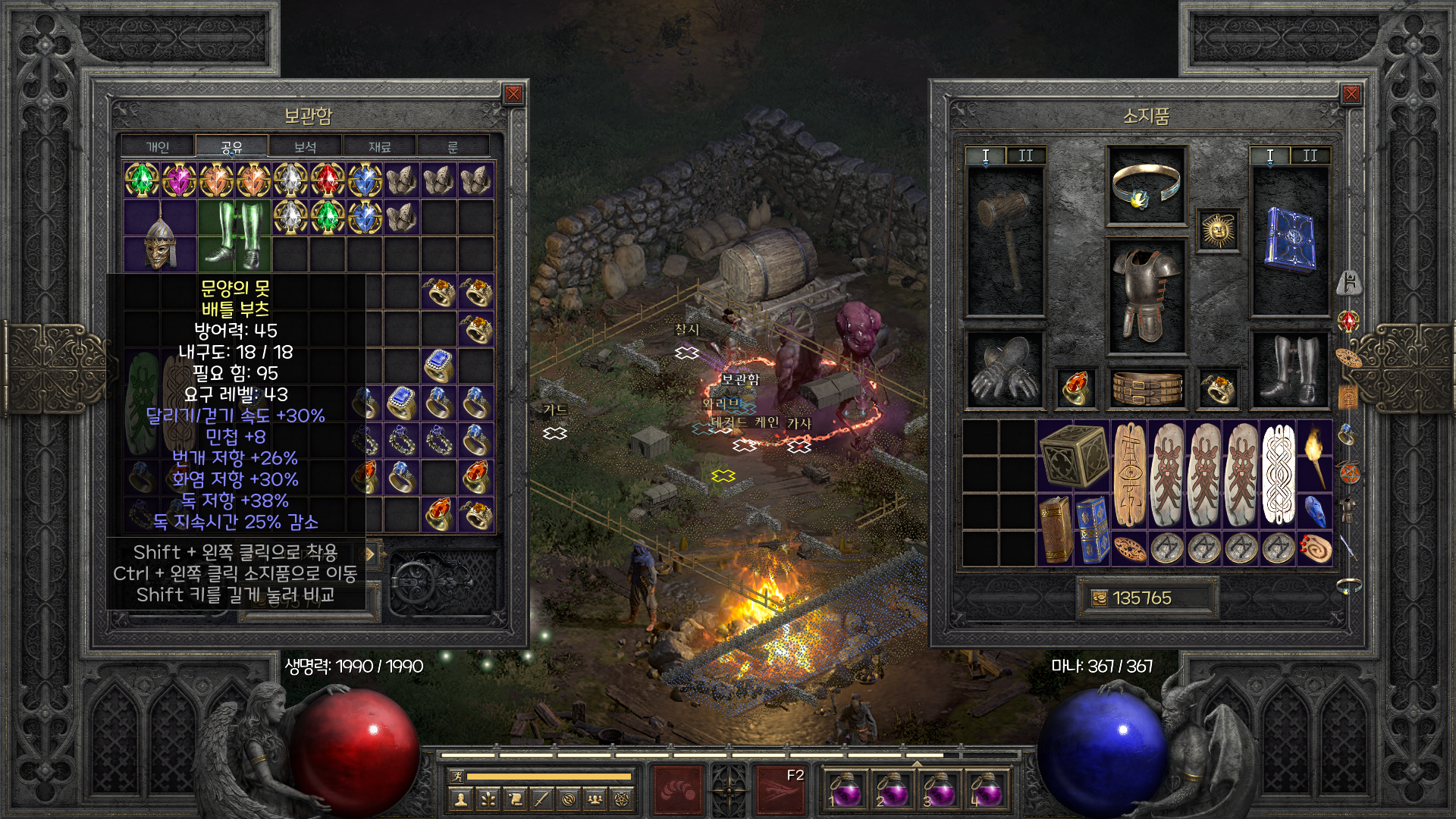Open the 재료 stash tab
Screen dimensions: 1456x819
click(x=379, y=147)
